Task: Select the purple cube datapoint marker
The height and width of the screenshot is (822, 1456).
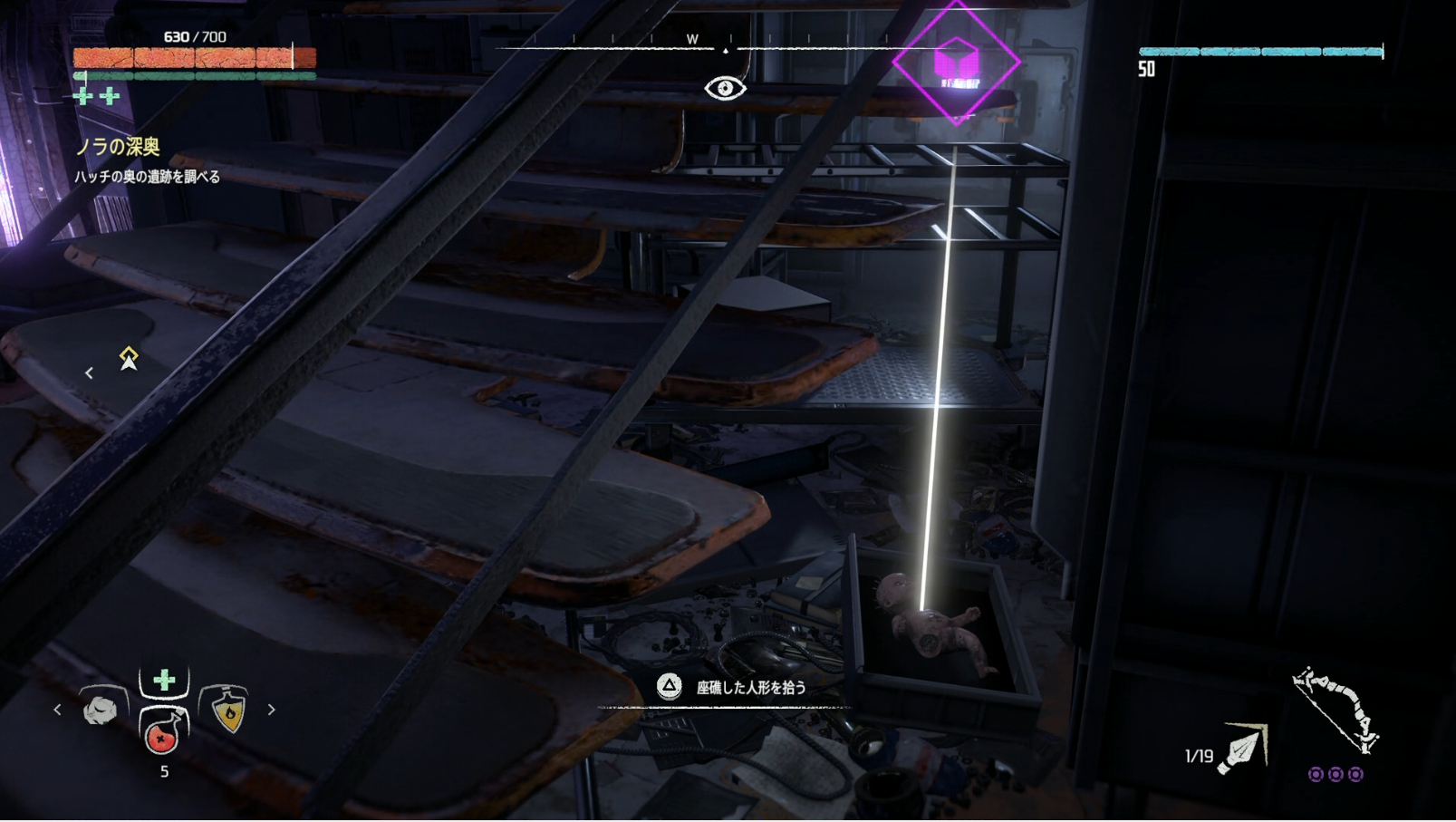Action: pos(956,63)
